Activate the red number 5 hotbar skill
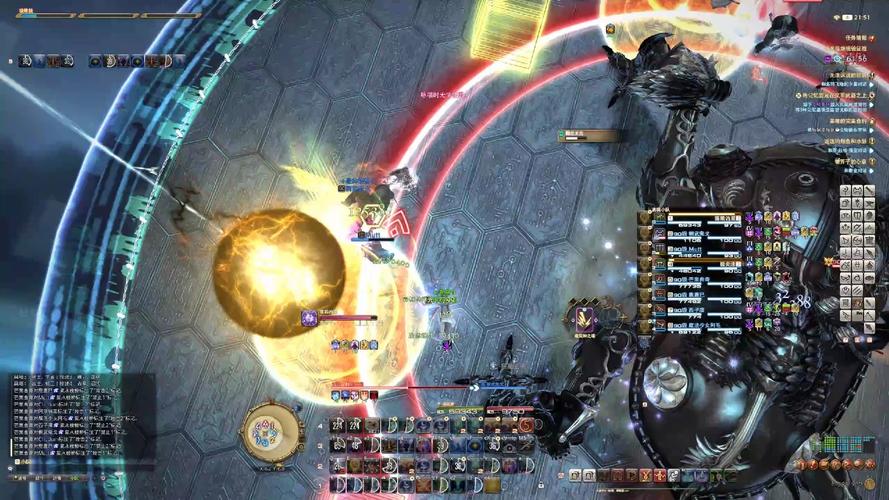889x500 pixels. pos(525,426)
